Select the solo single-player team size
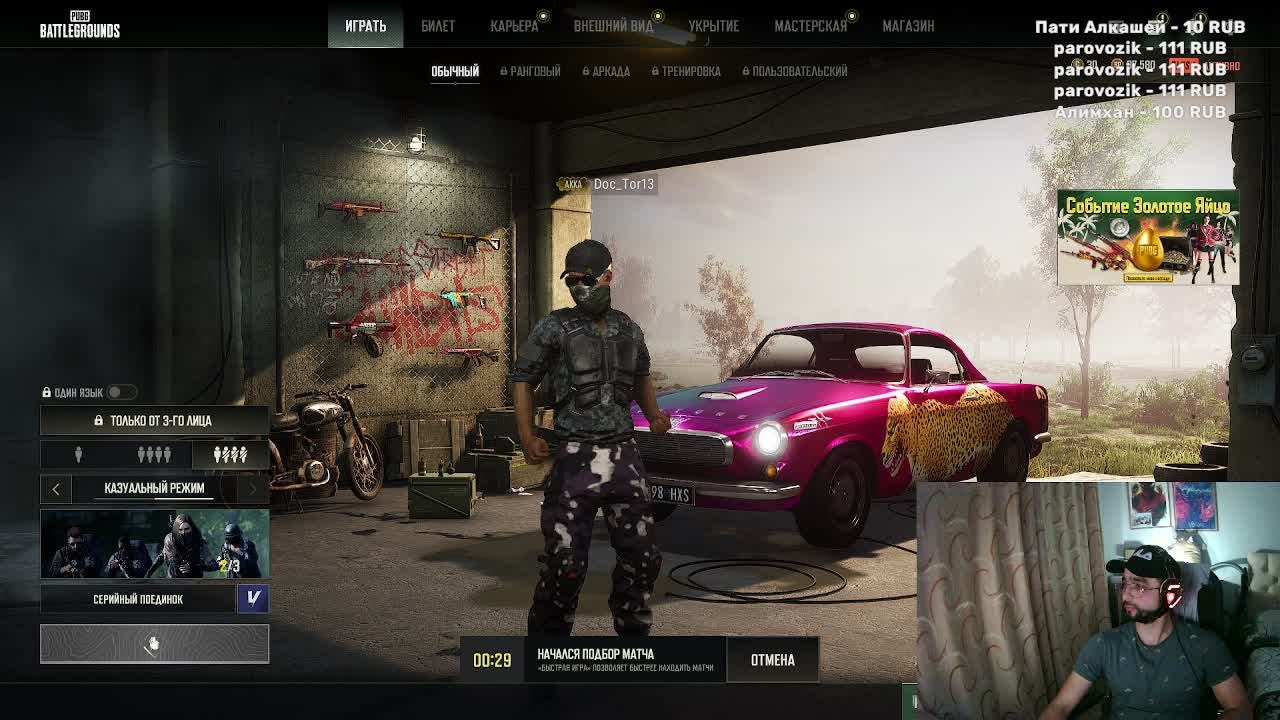Screen dimensions: 1280x720 (x=78, y=455)
